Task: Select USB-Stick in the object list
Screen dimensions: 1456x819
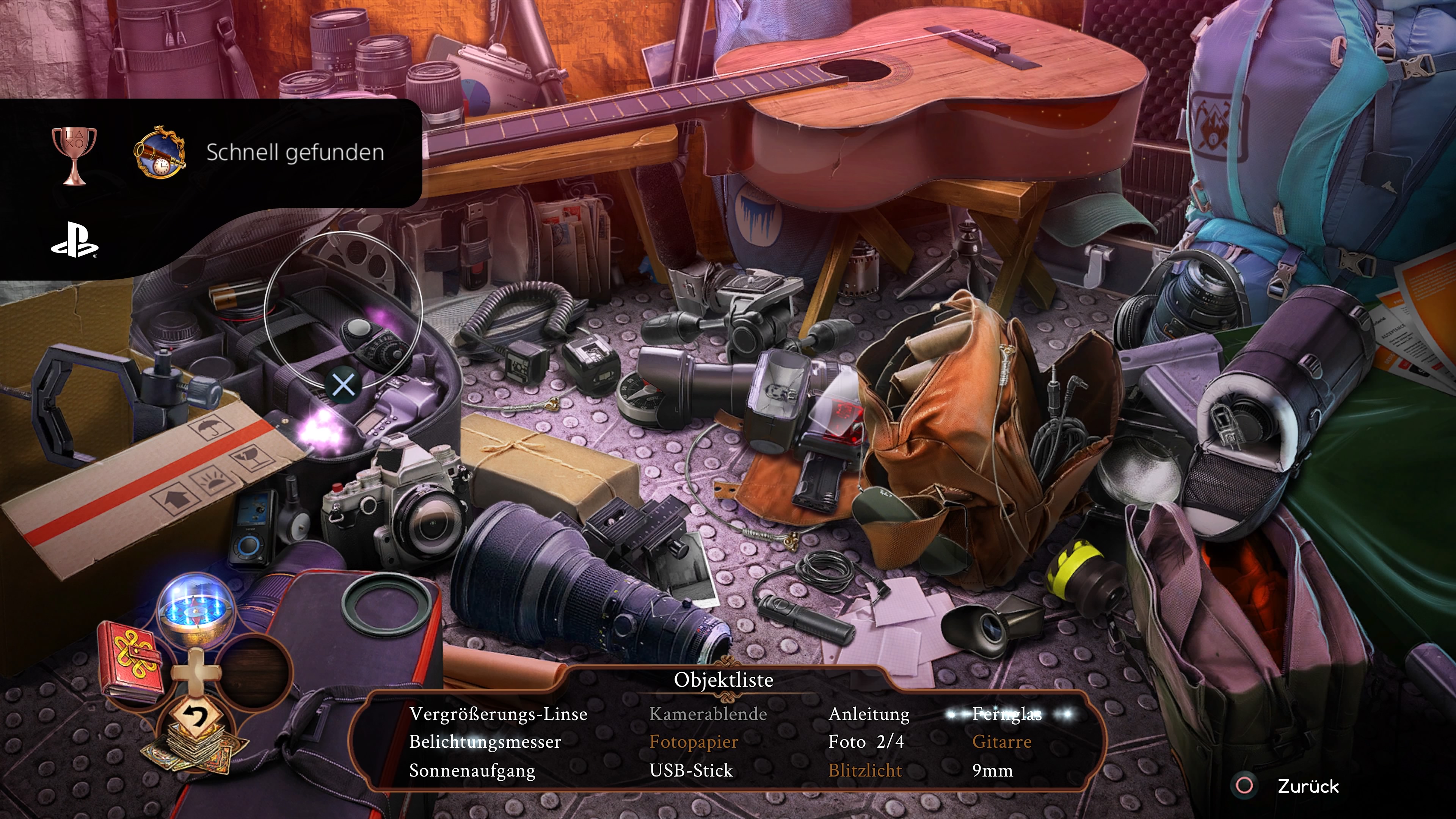Action: click(x=691, y=770)
